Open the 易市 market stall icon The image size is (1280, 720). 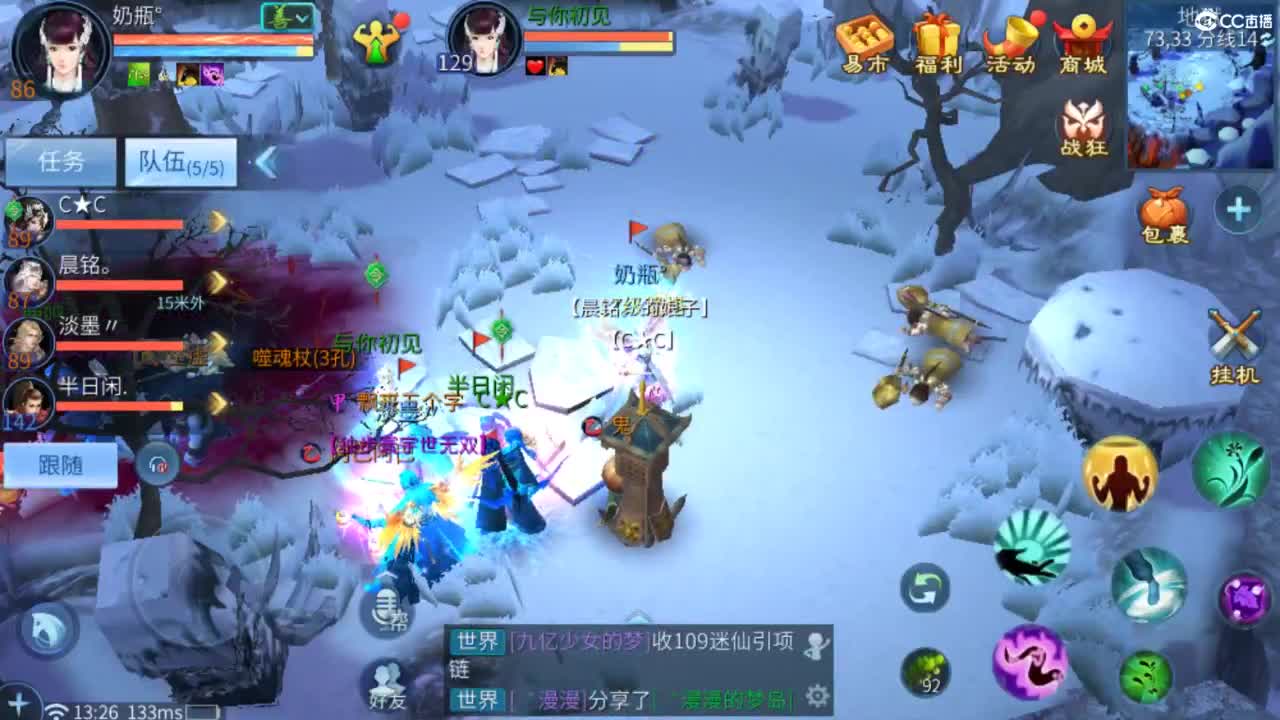click(864, 35)
